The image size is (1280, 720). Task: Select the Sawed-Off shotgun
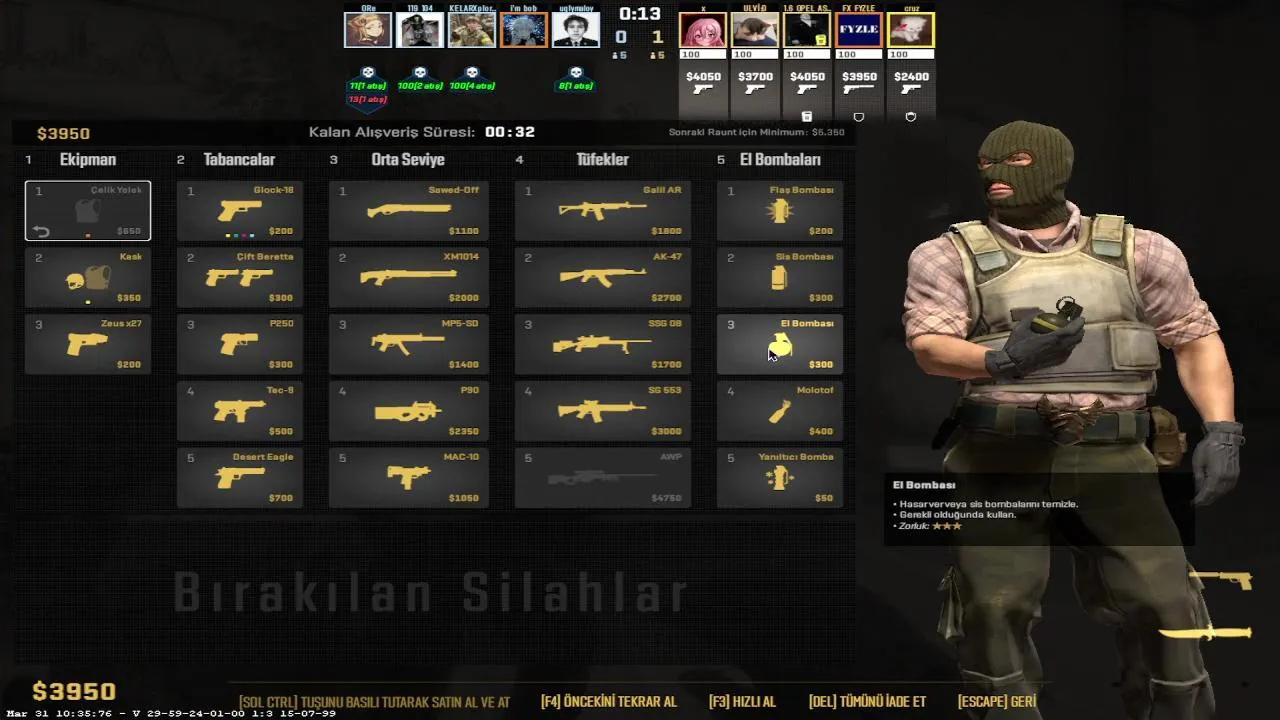(x=408, y=210)
